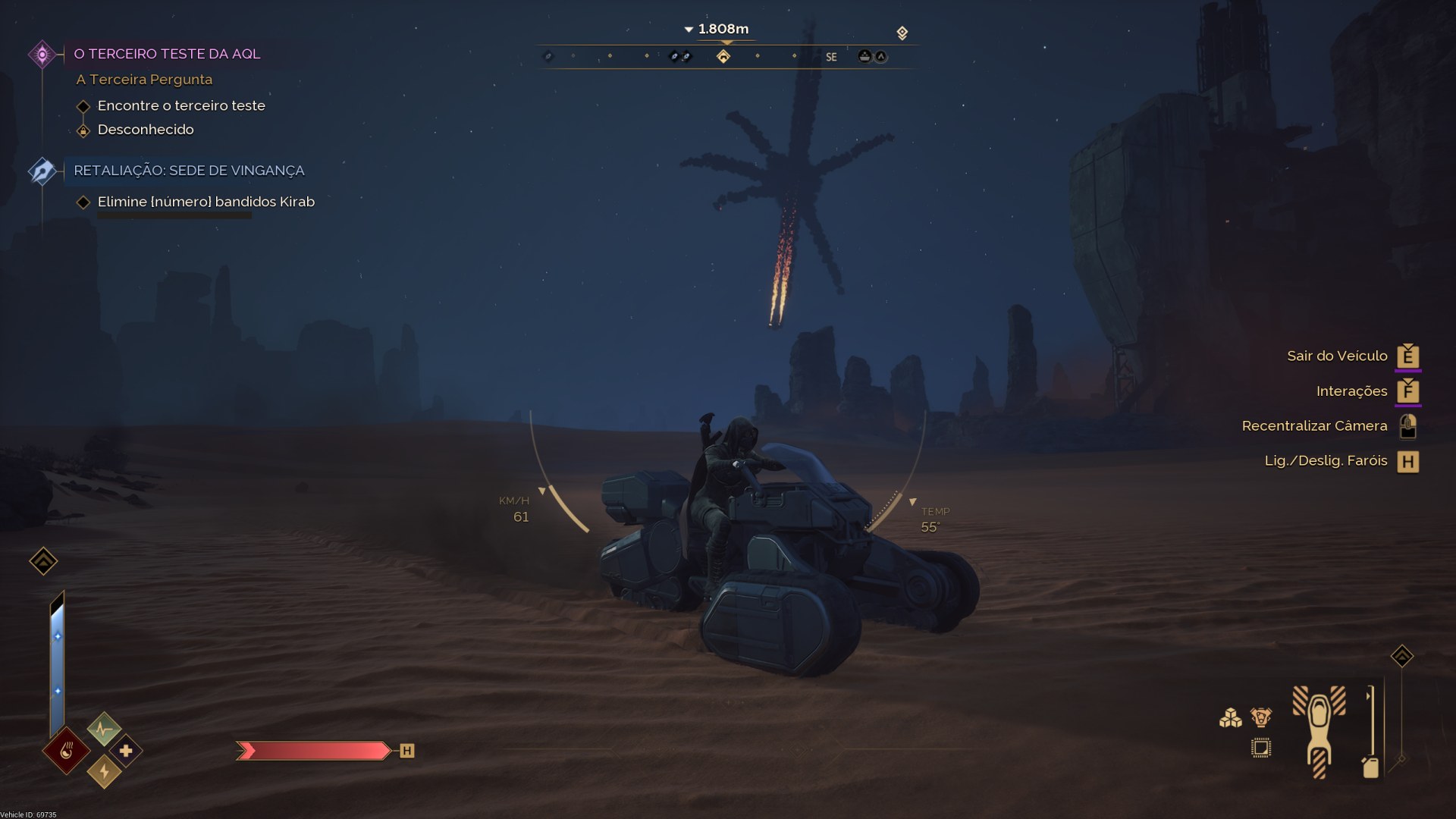The image size is (1456, 819).
Task: Click the vehicle chassis diagram
Action: click(1319, 730)
